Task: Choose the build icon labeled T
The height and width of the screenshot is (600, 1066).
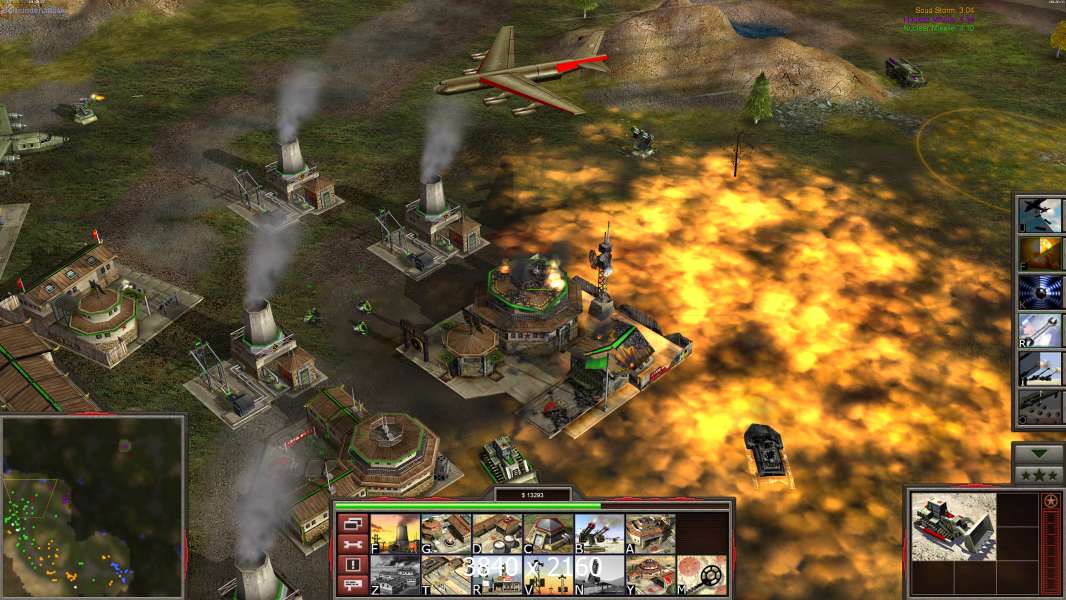Action: pos(446,574)
